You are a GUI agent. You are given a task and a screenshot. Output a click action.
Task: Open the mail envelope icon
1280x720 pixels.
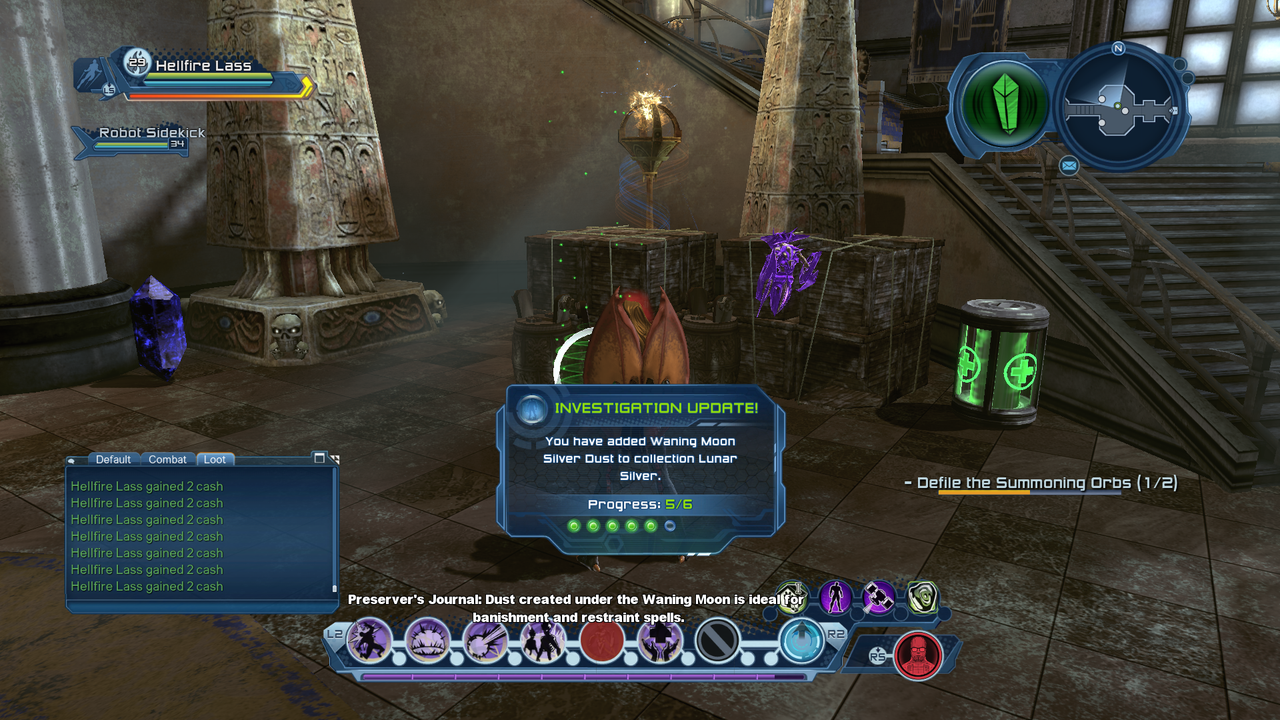tap(1069, 165)
